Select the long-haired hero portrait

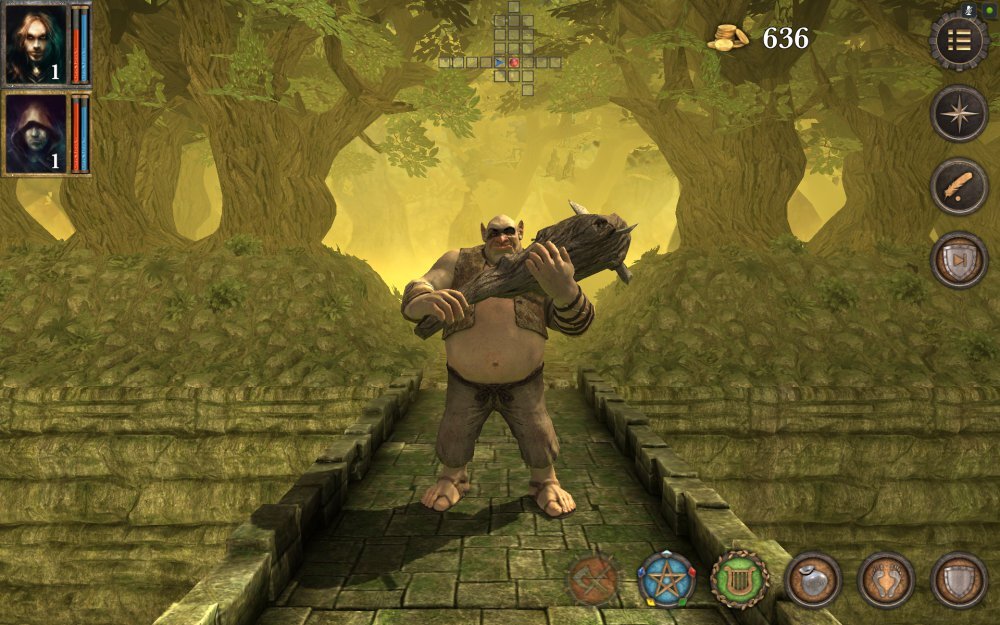point(36,44)
